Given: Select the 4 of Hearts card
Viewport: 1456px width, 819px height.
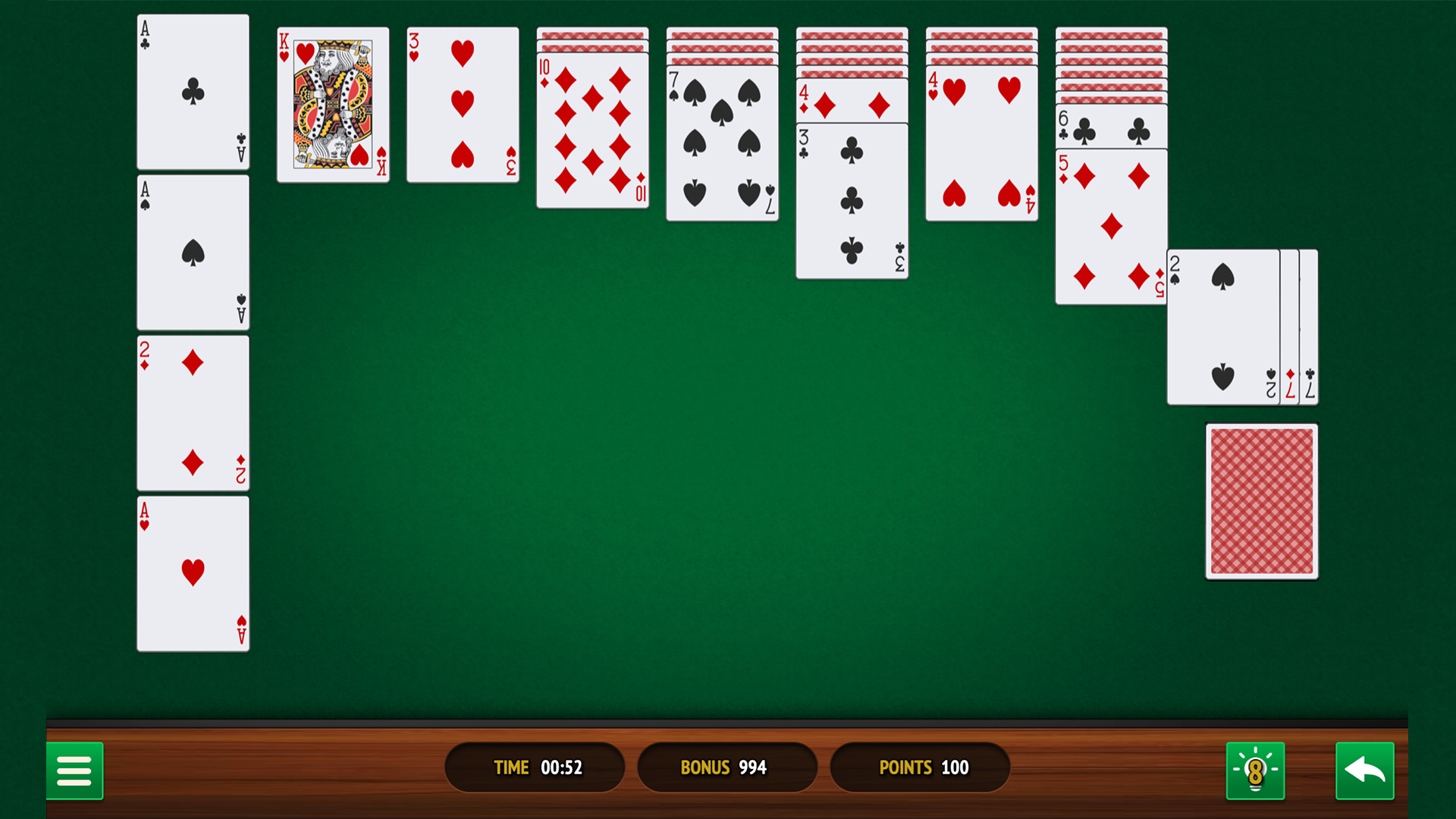Looking at the screenshot, I should pos(981,140).
